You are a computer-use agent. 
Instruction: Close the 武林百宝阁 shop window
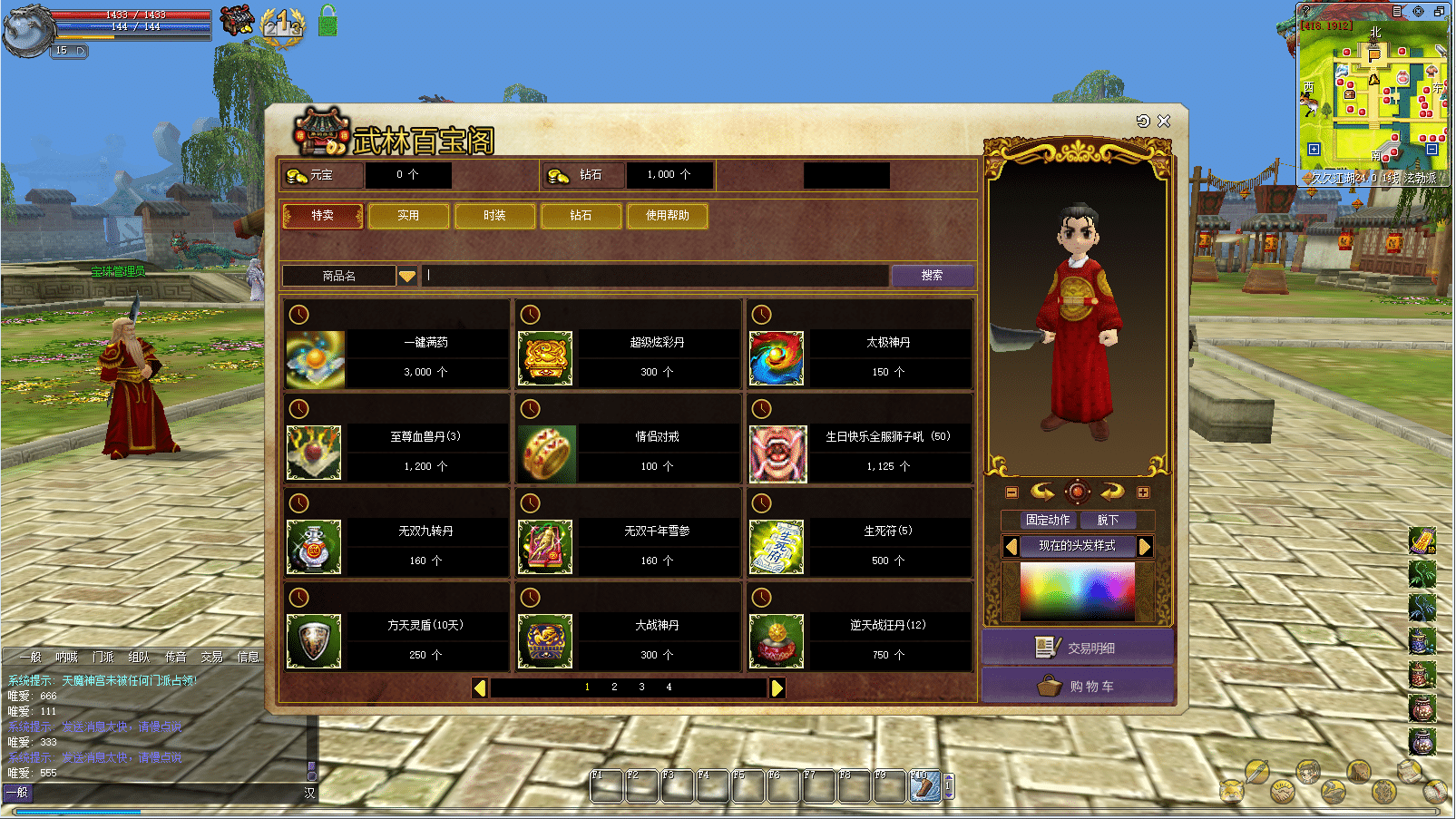[x=1165, y=121]
